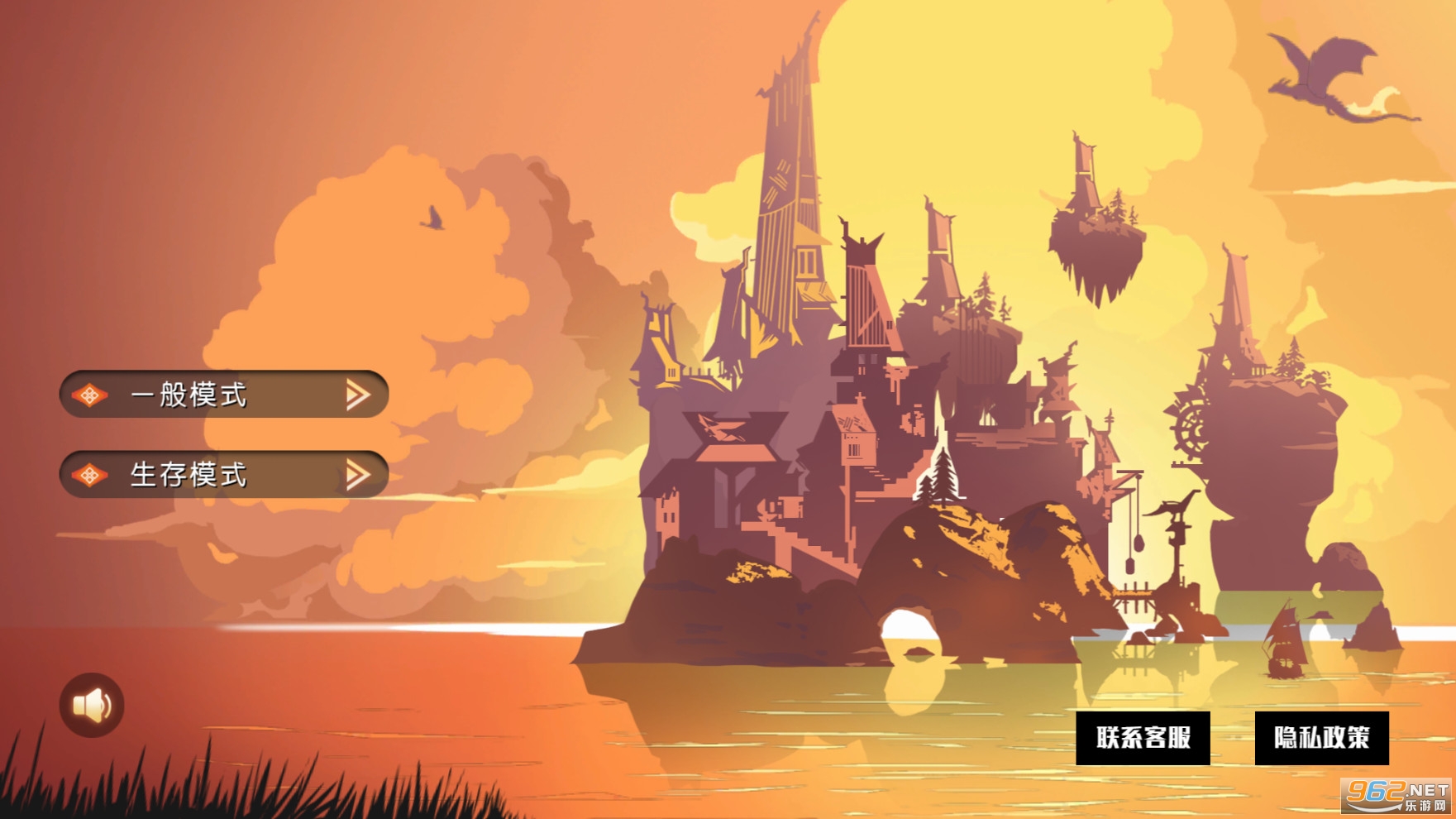Toggle the sound speaker icon
1456x819 pixels.
tap(92, 705)
